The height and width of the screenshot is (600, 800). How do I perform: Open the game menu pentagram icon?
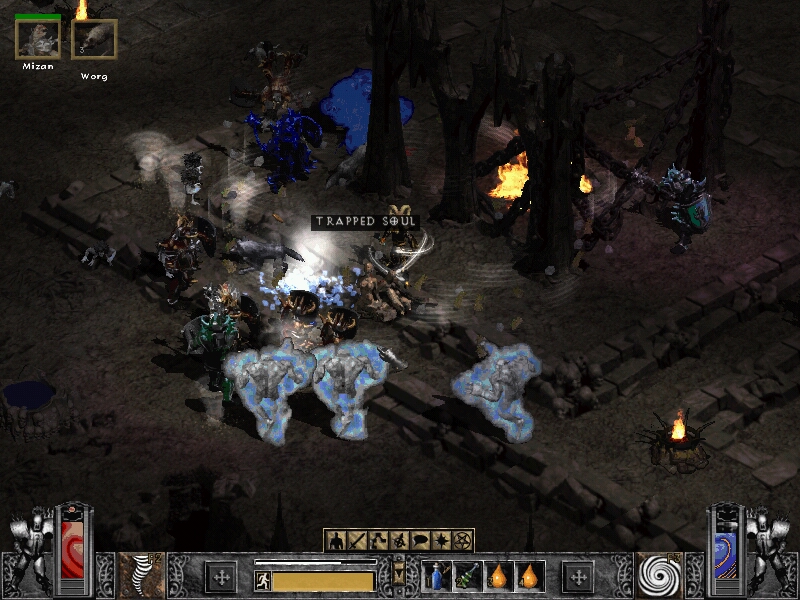pyautogui.click(x=463, y=540)
